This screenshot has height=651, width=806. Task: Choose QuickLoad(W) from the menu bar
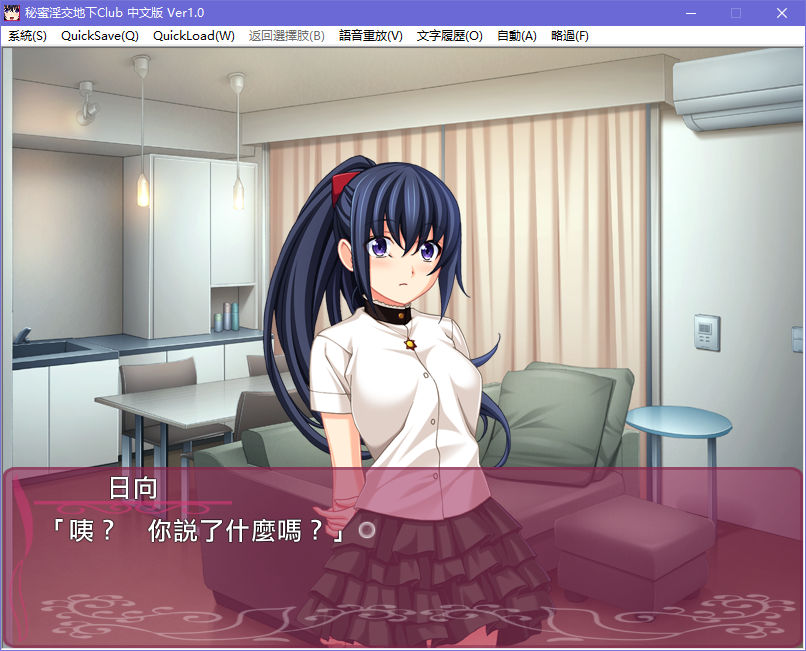coord(194,36)
